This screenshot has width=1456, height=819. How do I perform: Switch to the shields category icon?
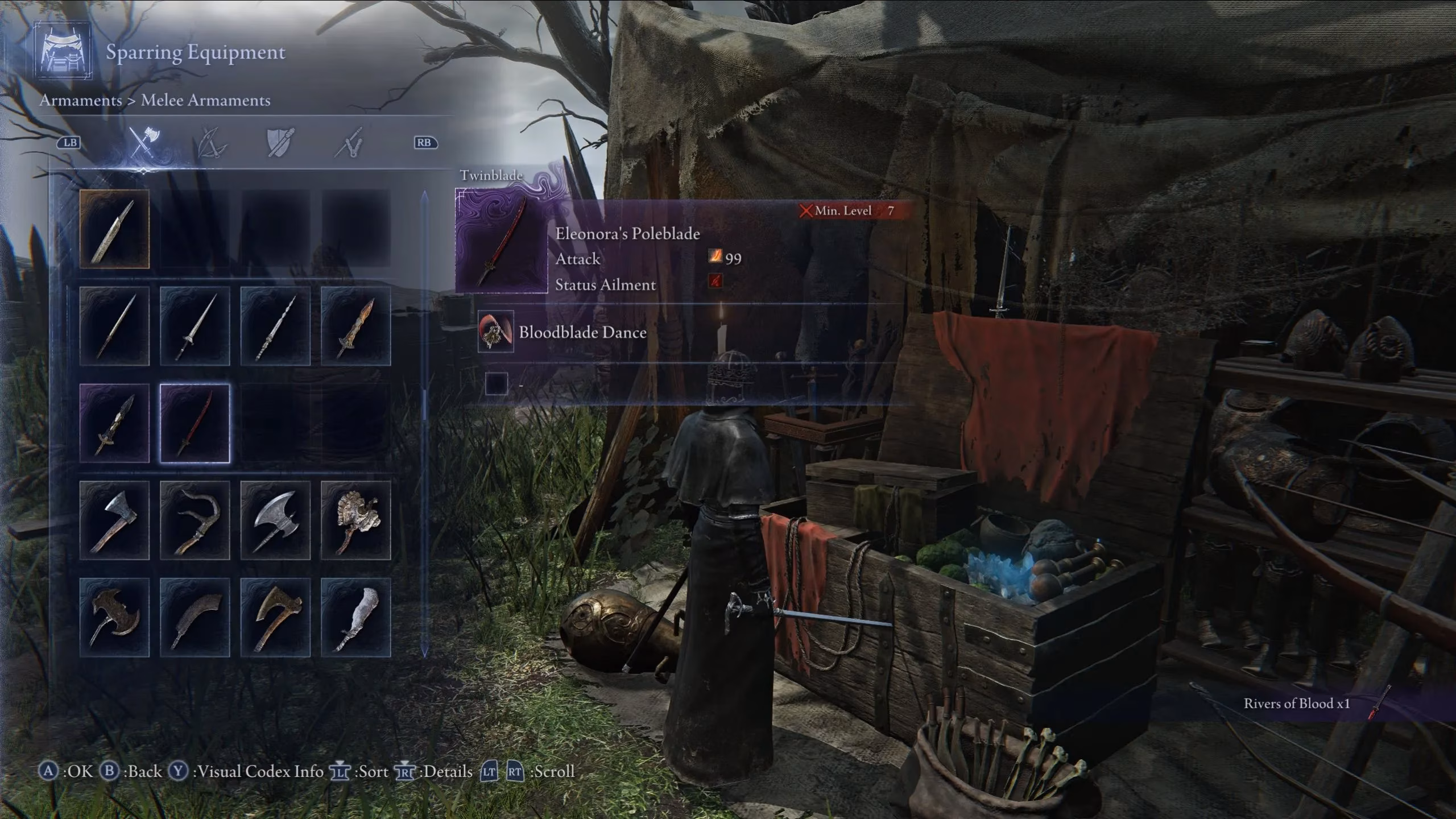pos(279,142)
